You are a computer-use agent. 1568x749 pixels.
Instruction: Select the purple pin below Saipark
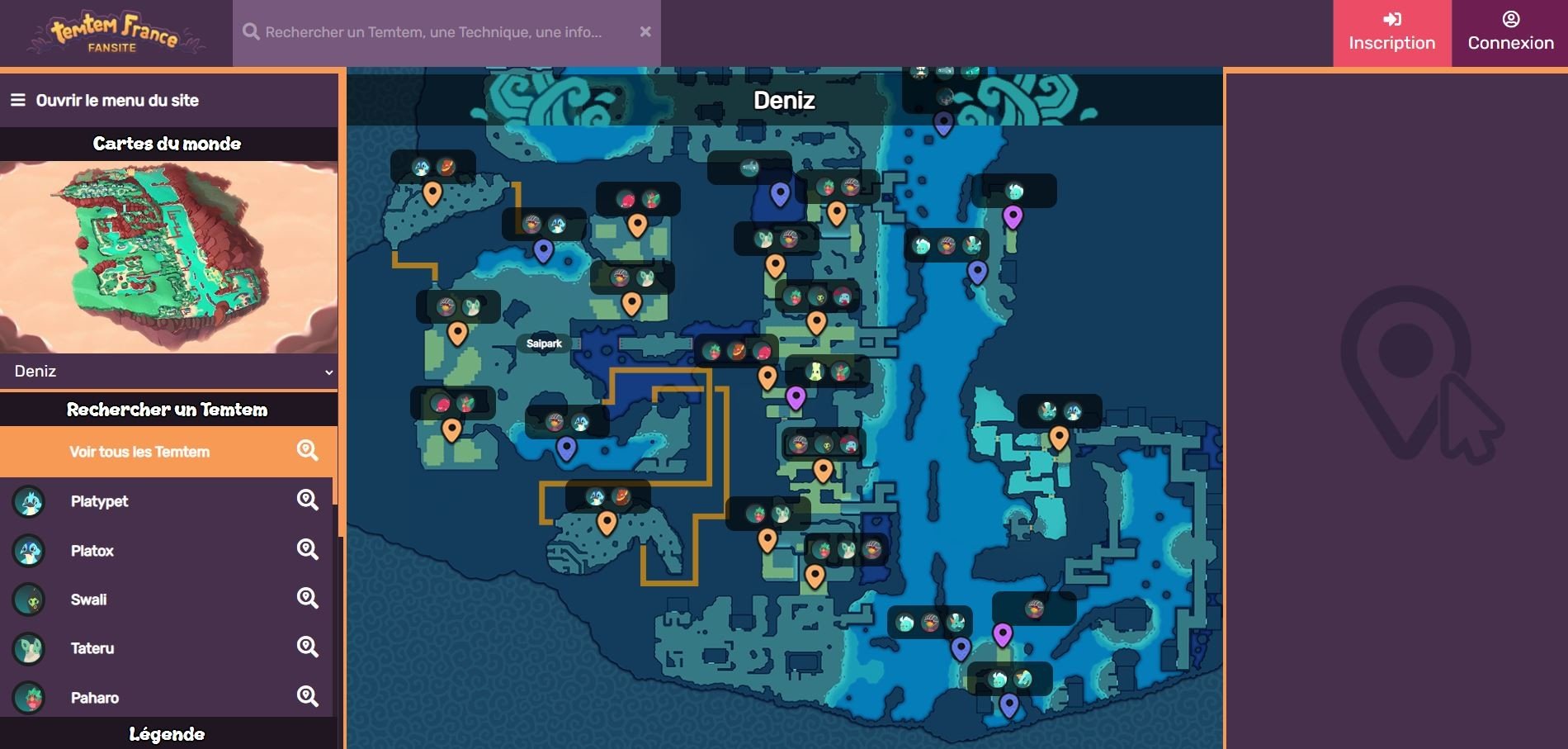(x=565, y=448)
